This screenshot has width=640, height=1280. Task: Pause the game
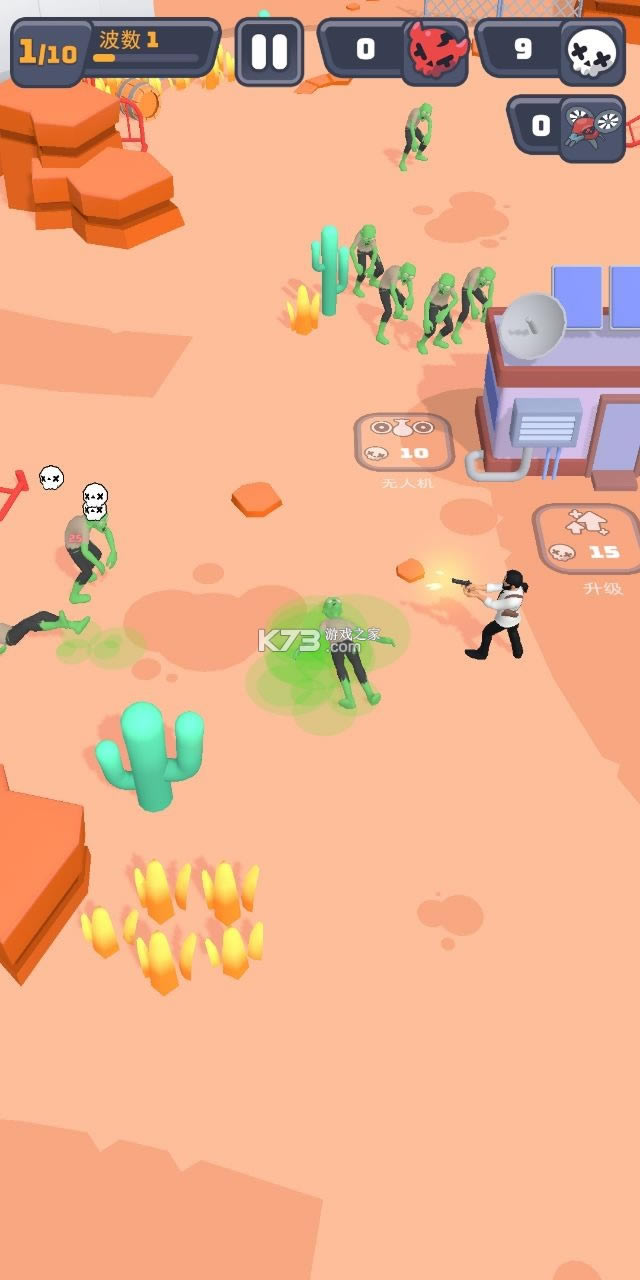click(269, 51)
